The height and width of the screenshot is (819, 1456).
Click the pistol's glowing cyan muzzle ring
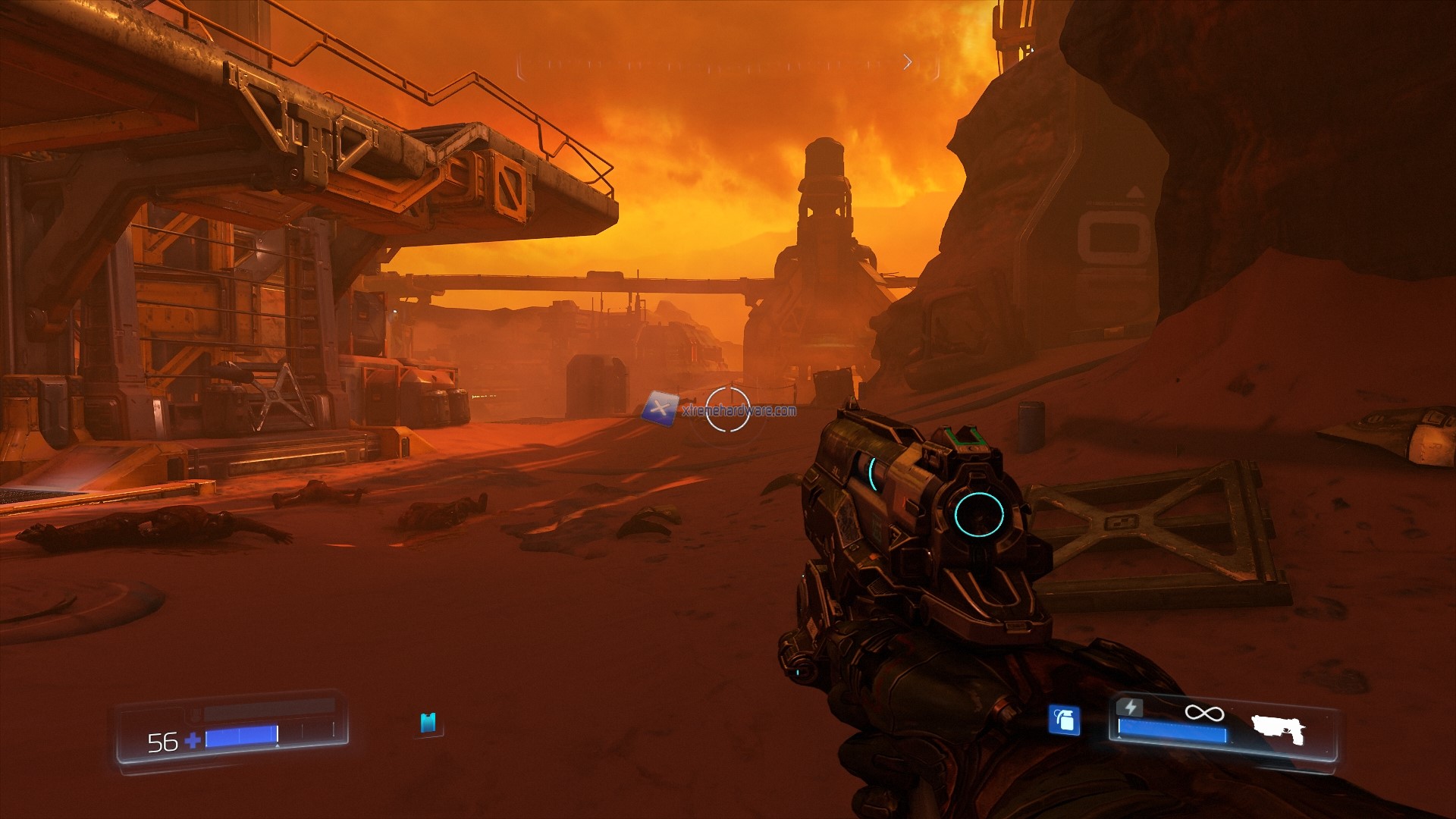click(978, 516)
